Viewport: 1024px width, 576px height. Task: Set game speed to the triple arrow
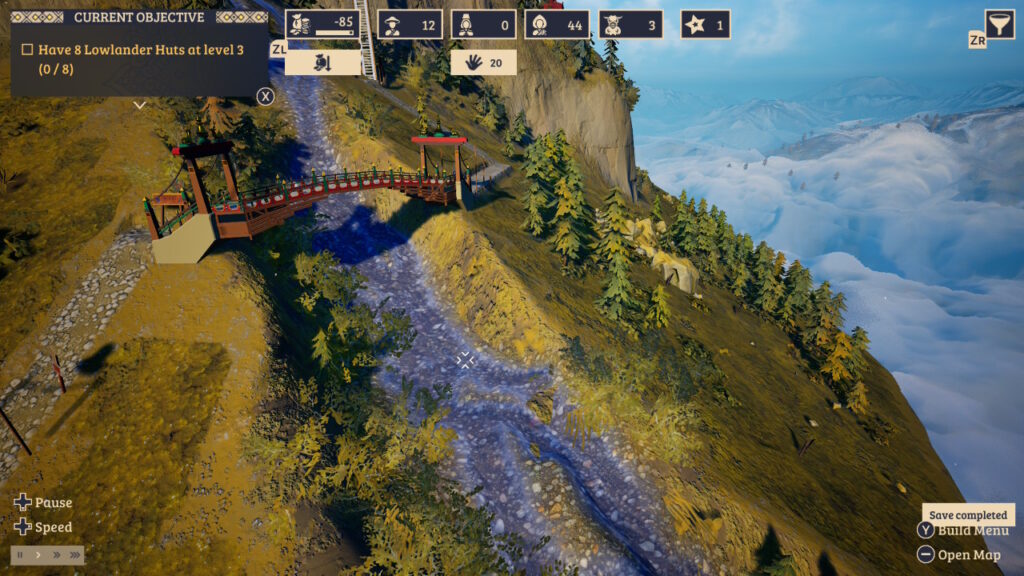[x=74, y=554]
